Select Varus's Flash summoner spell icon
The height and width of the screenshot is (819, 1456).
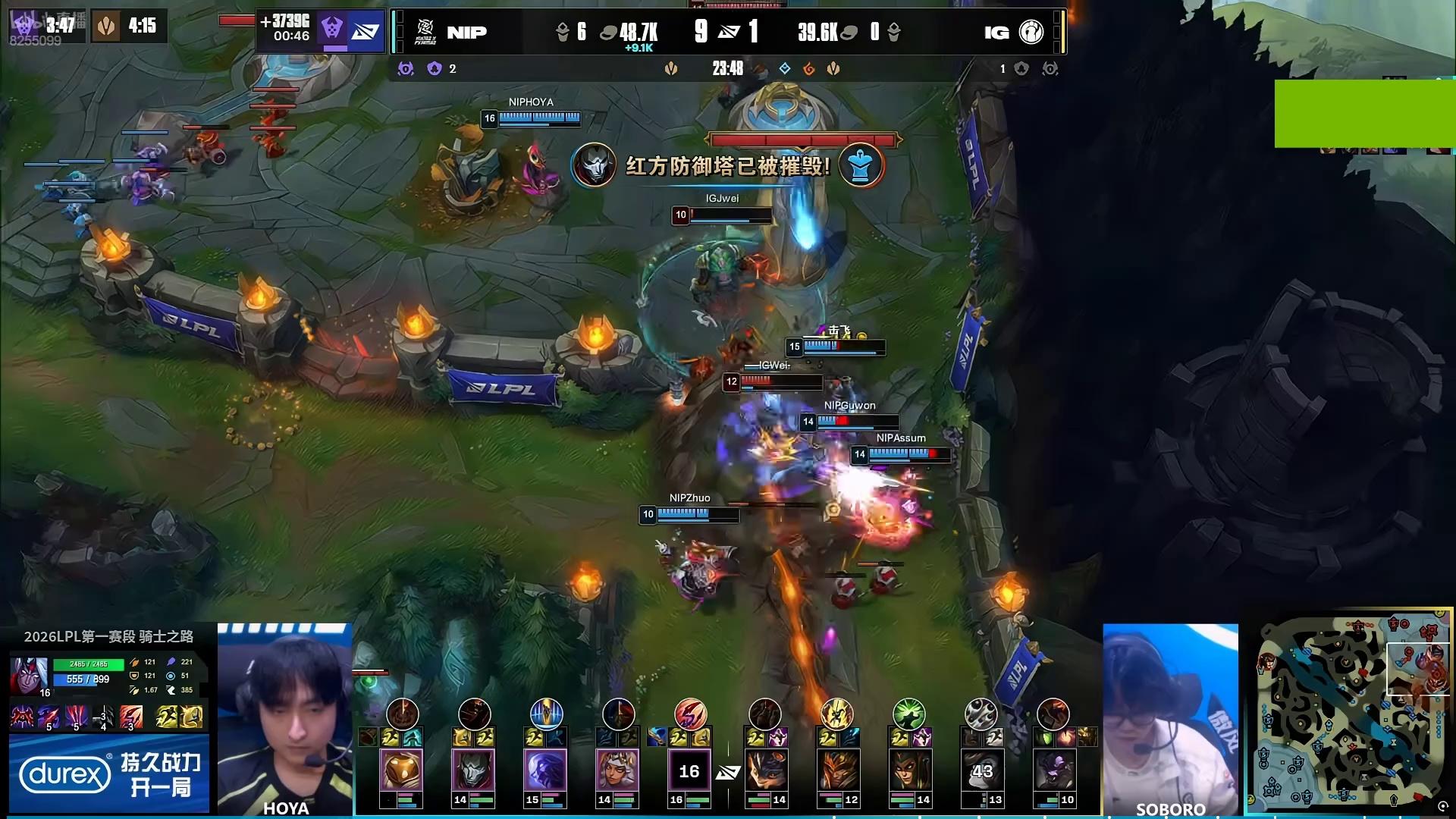pos(167,717)
